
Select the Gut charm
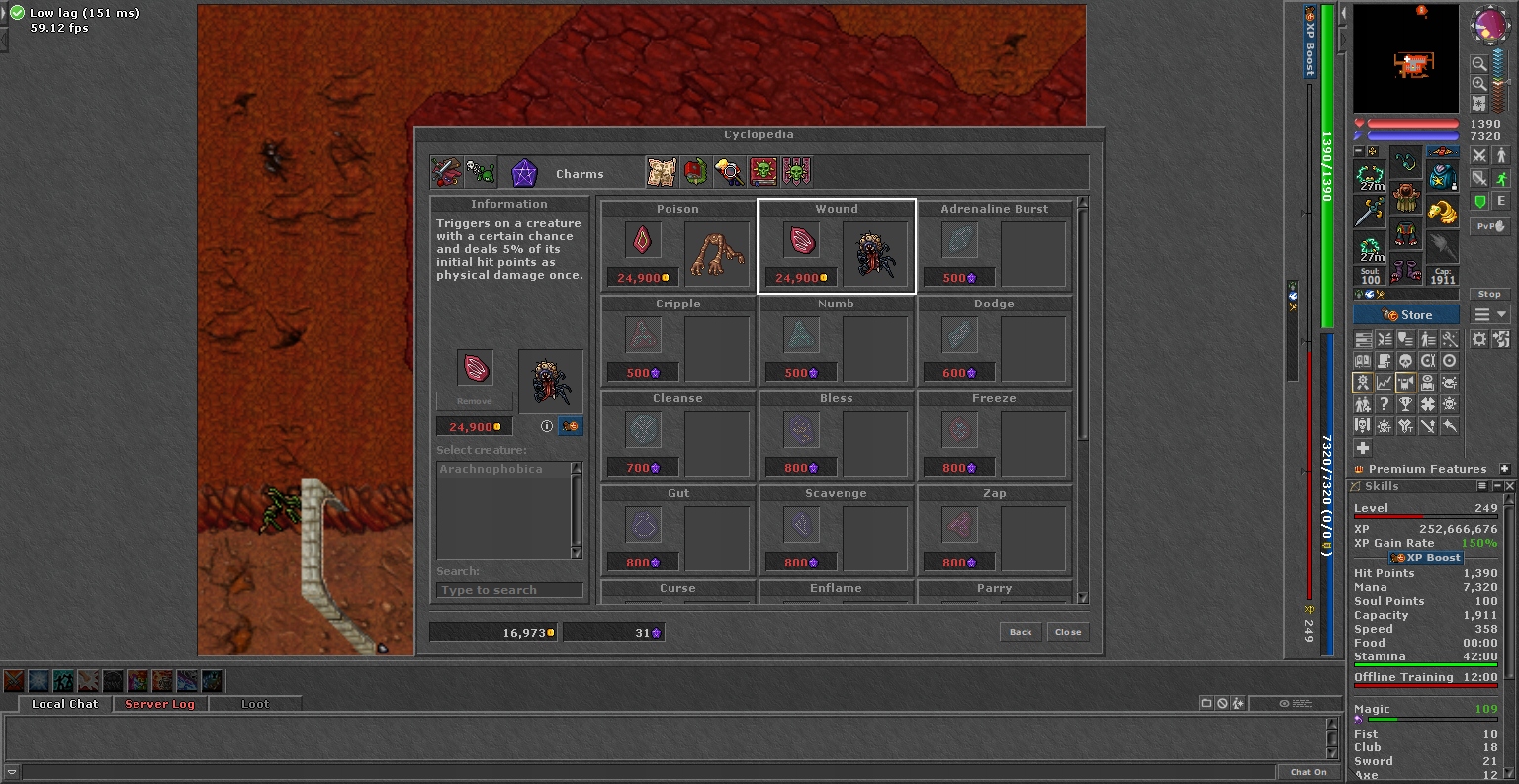coord(677,532)
